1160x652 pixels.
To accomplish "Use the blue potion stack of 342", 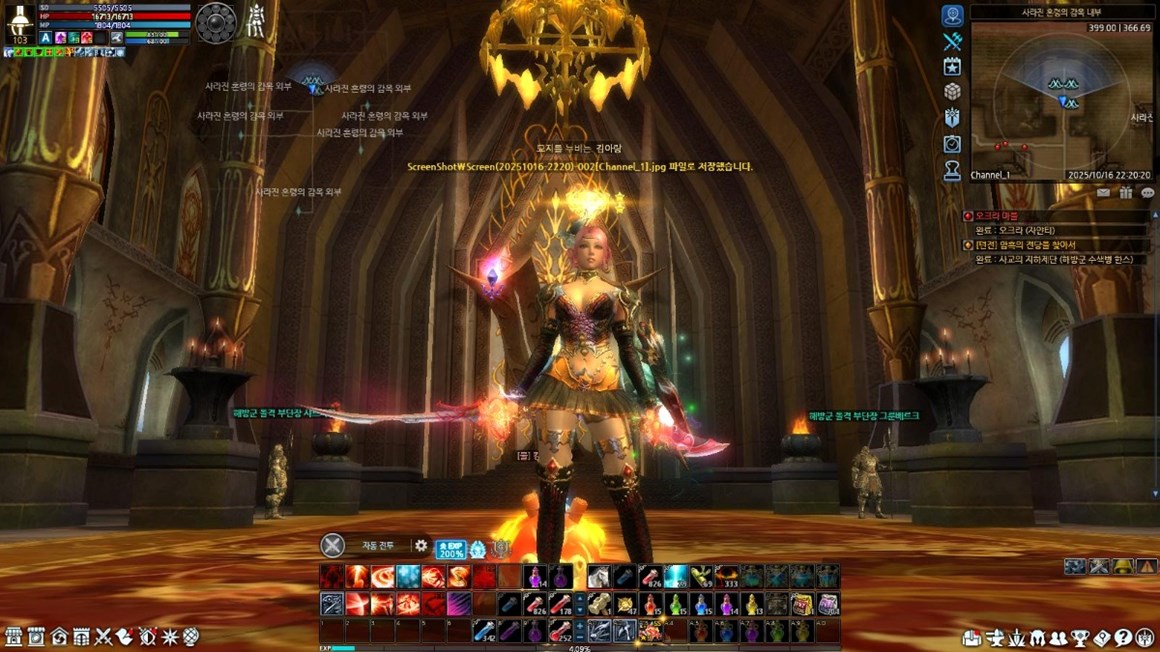I will tap(485, 631).
